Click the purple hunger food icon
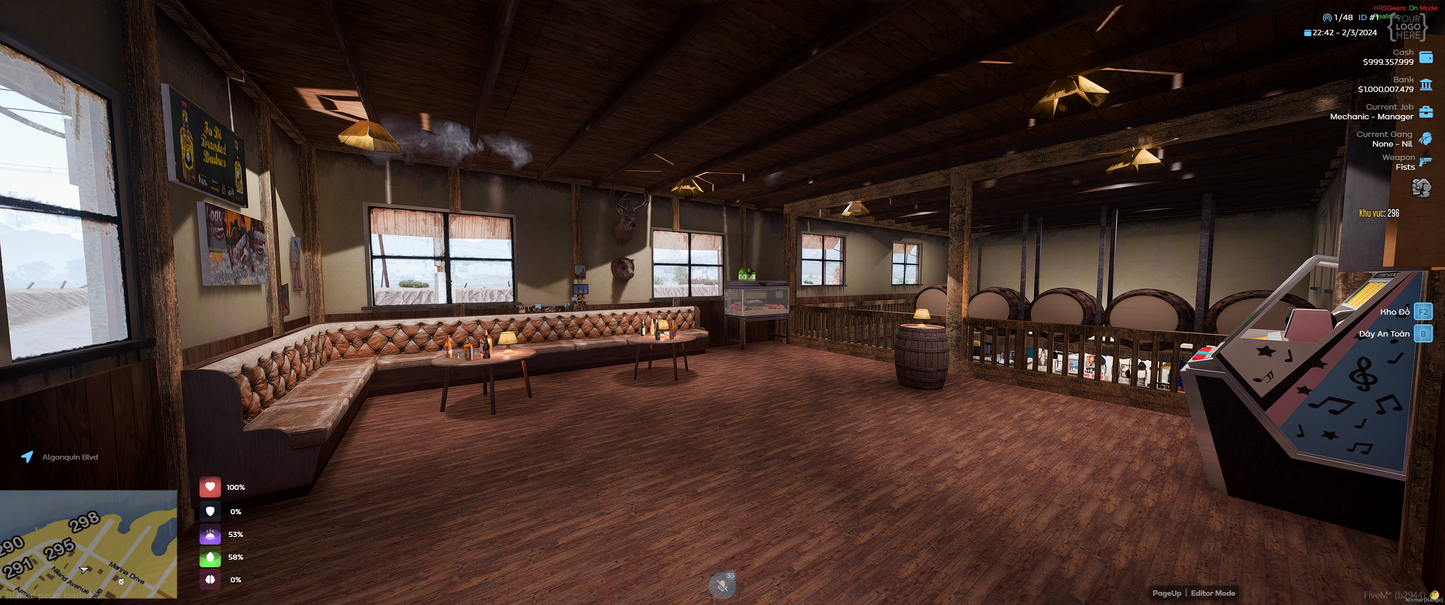This screenshot has width=1445, height=605. coord(210,534)
